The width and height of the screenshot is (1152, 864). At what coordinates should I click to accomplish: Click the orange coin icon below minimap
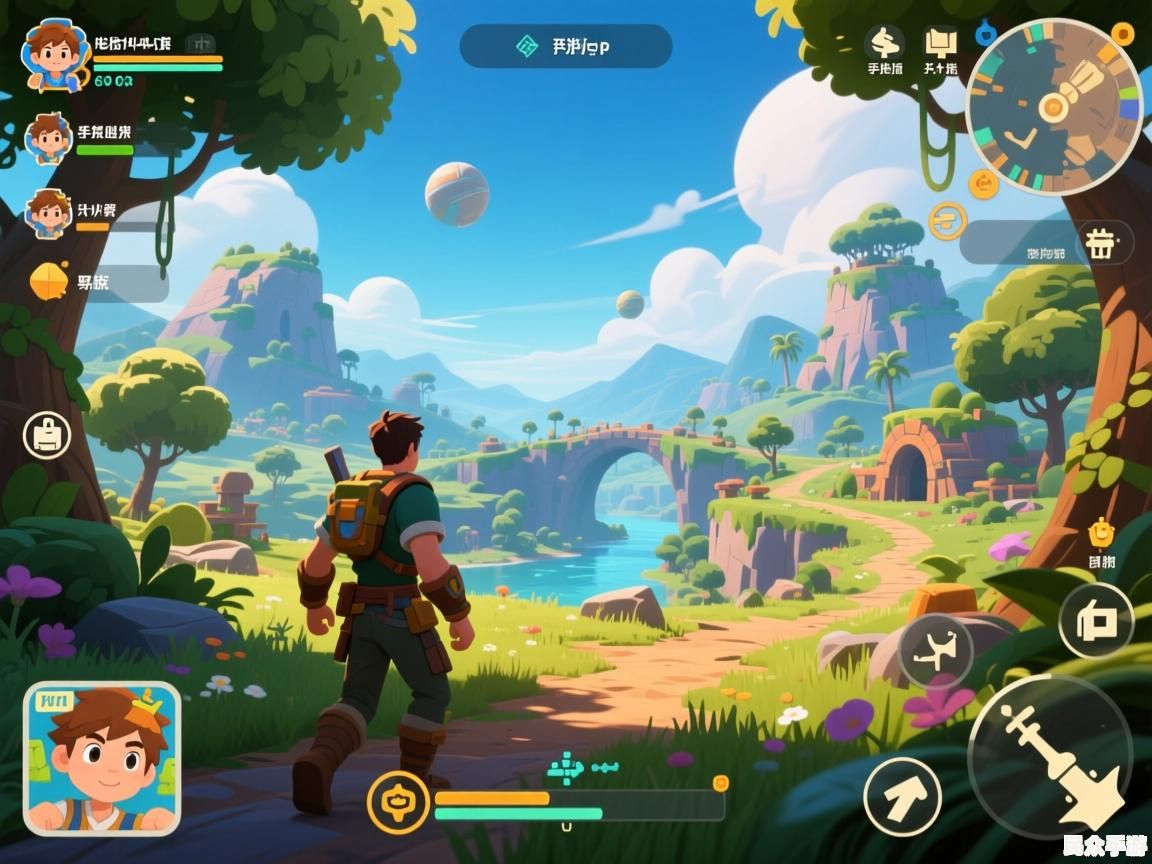point(984,183)
